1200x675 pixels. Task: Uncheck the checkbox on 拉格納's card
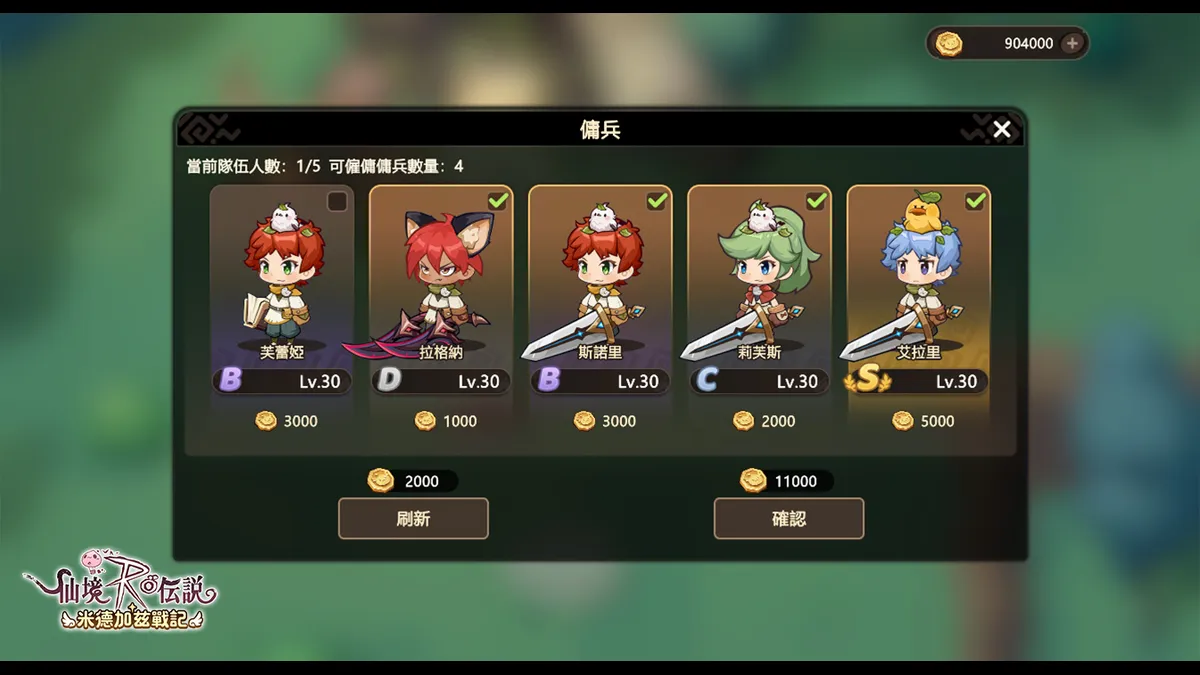tap(497, 202)
